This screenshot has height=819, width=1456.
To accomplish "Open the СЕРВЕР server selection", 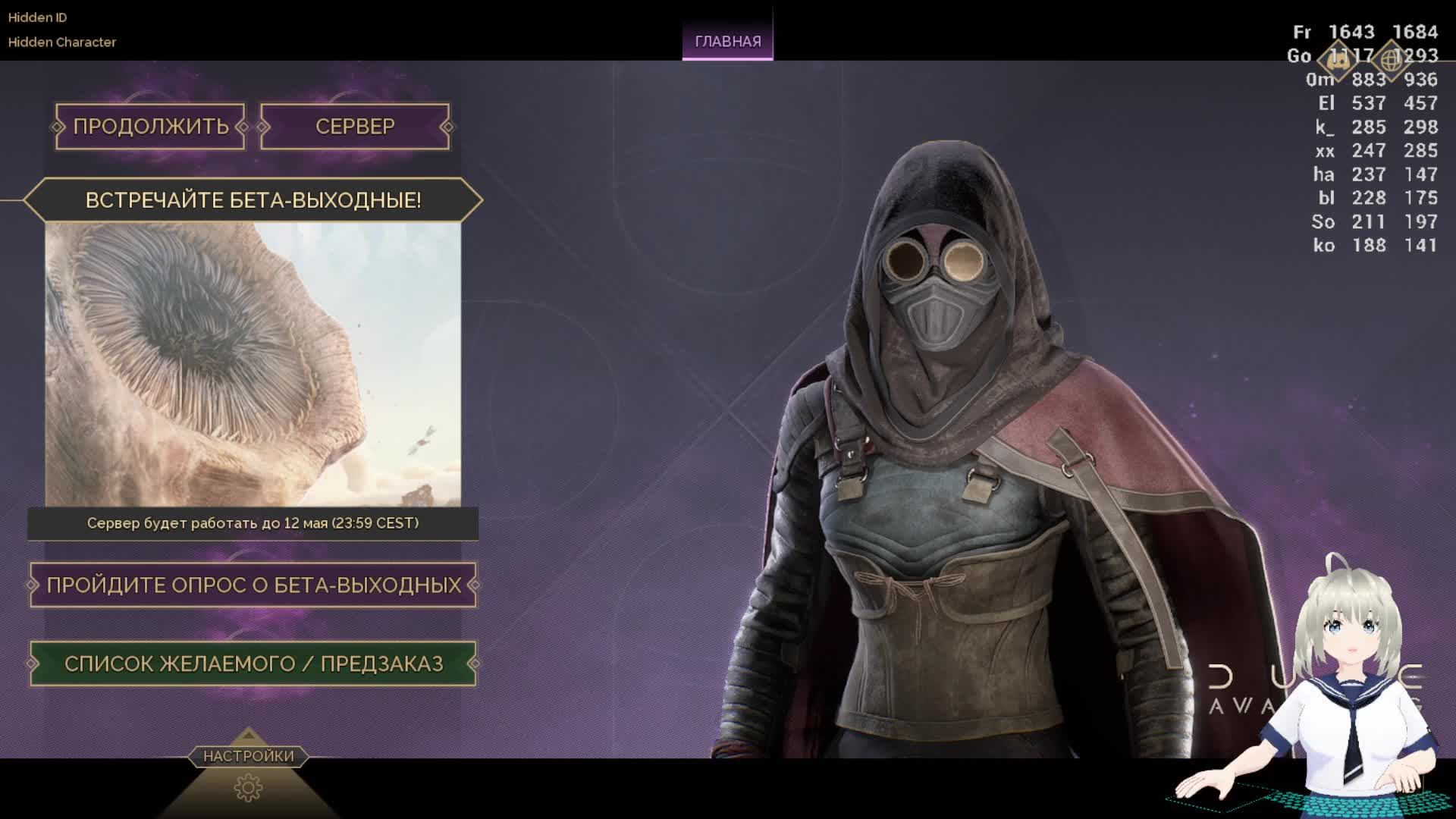I will (x=355, y=127).
